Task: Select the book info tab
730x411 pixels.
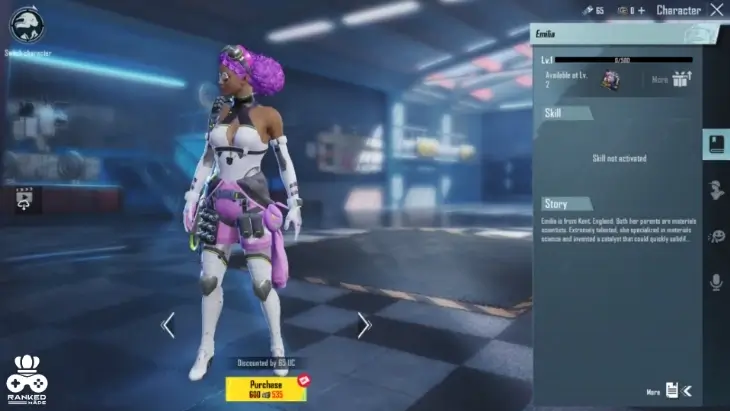Action: 716,144
